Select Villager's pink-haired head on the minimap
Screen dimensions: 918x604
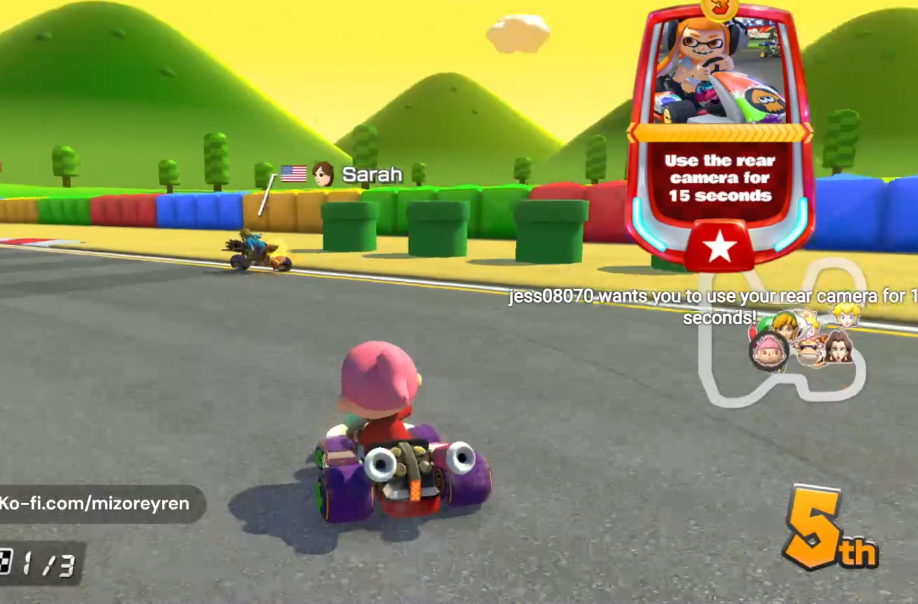(x=768, y=350)
